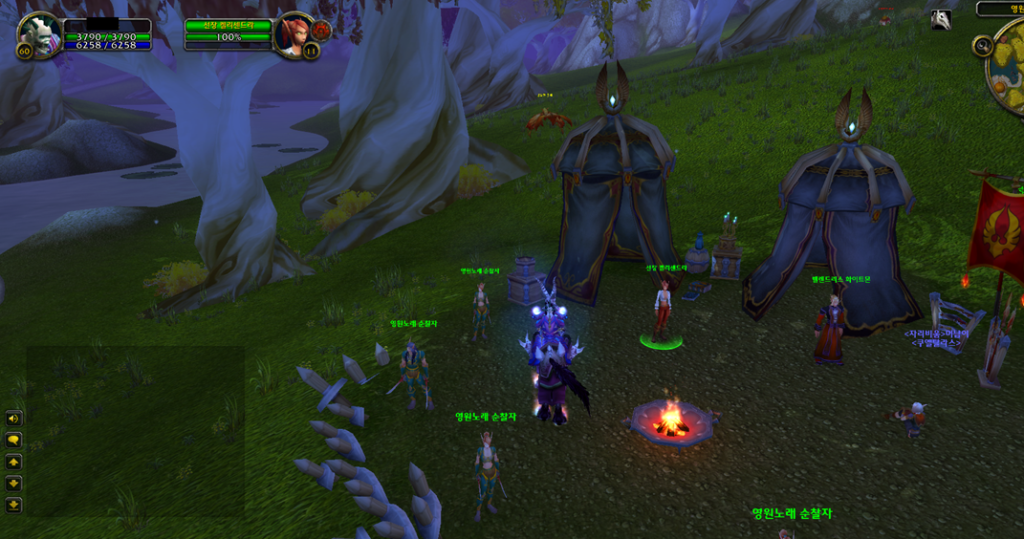This screenshot has width=1024, height=539.
Task: Click the circular minimap
Action: click(1008, 70)
